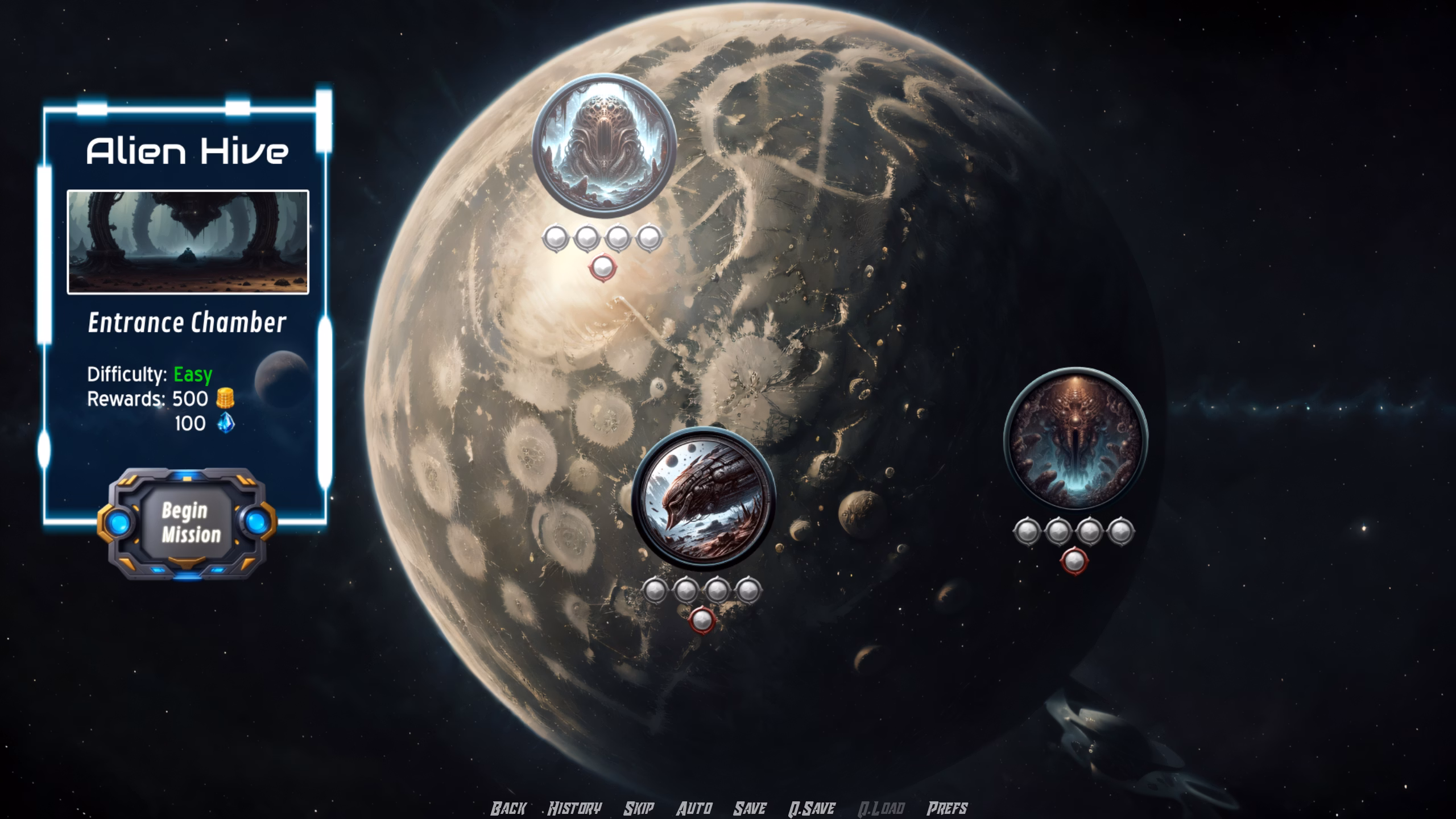
Task: Select the icy hive creature mission node
Action: (x=604, y=144)
